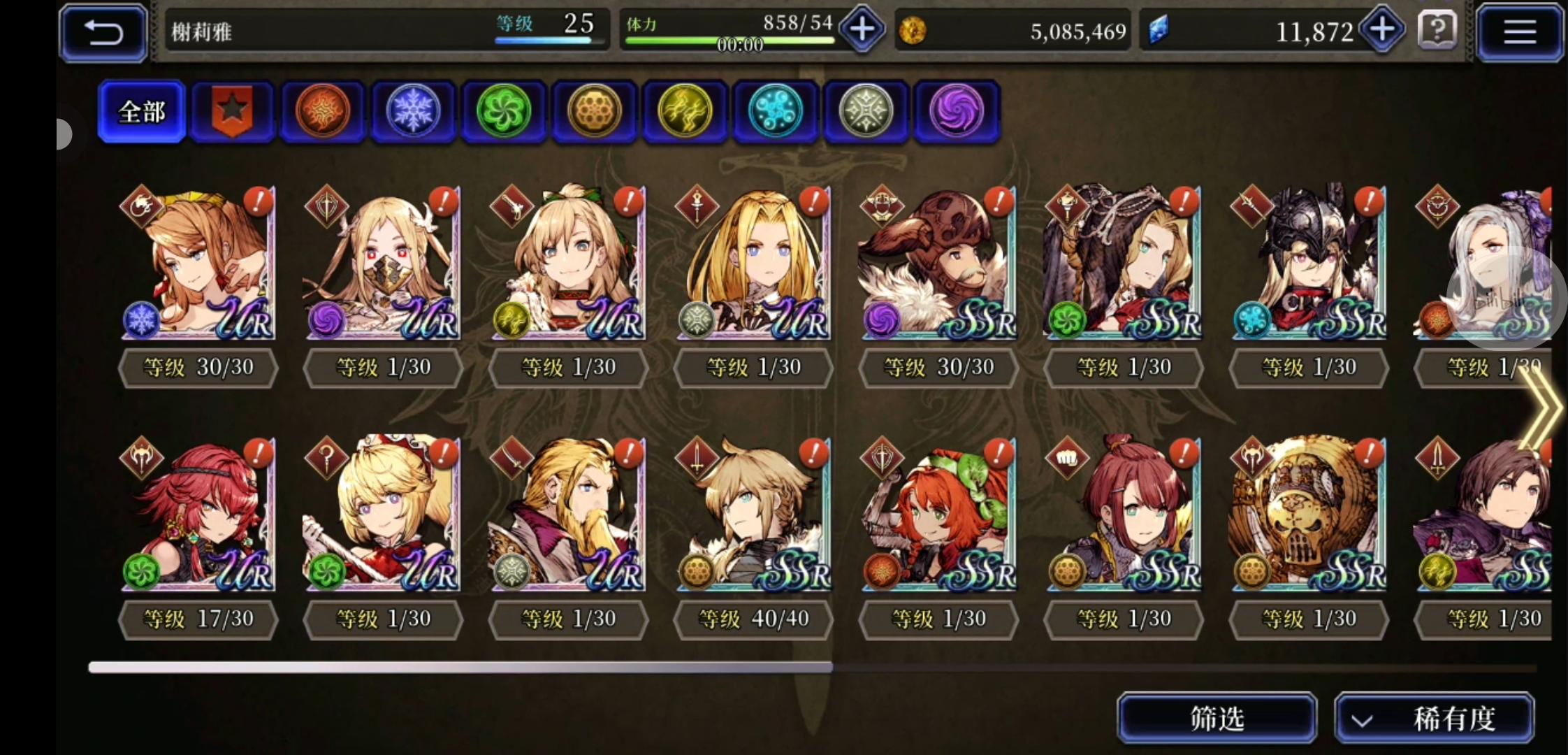The image size is (1568, 755).
Task: Select the ice element filter icon
Action: pos(413,112)
